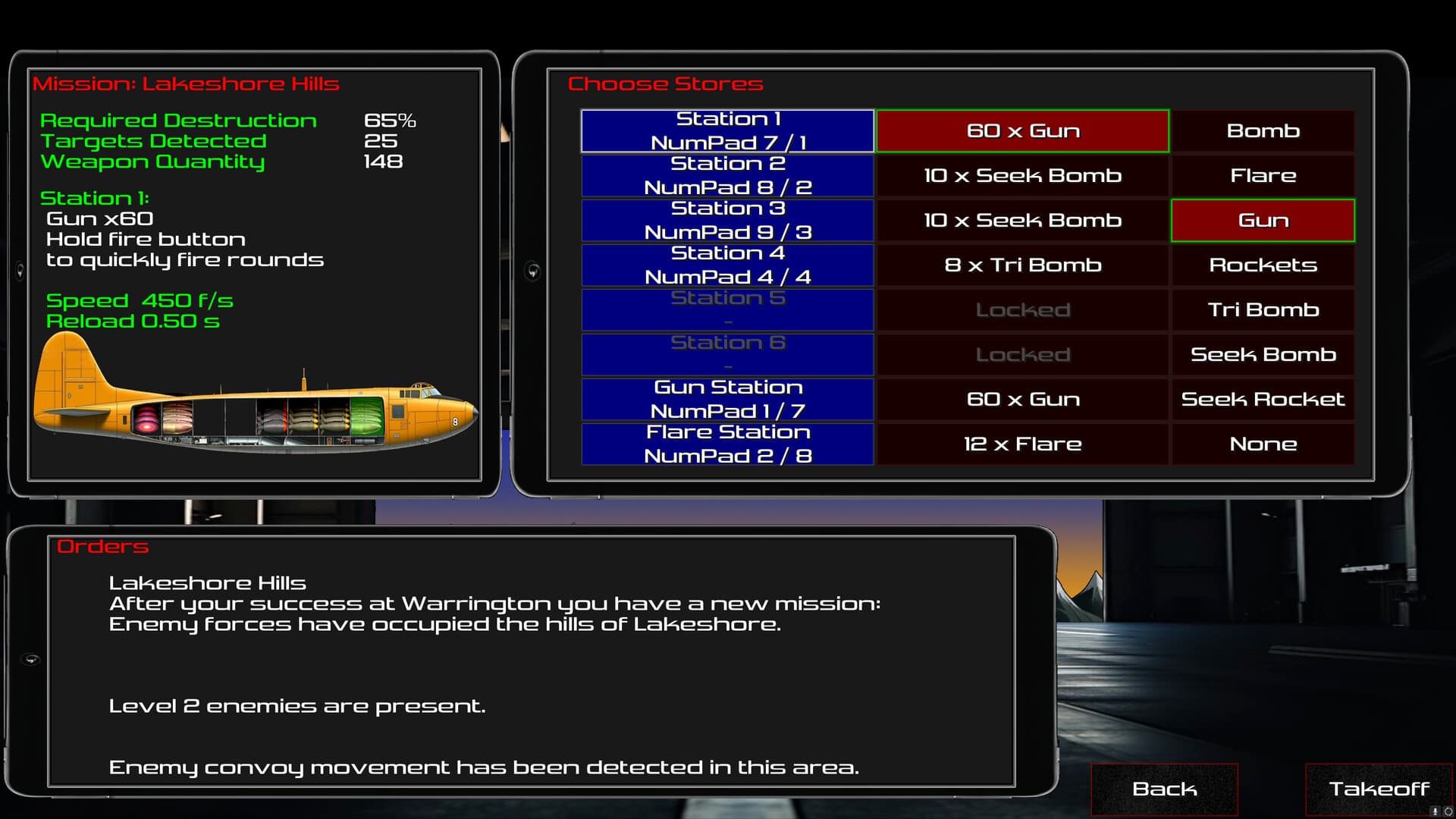This screenshot has width=1456, height=819.
Task: Click the pink flare bay in the plane diagram
Action: pos(146,419)
